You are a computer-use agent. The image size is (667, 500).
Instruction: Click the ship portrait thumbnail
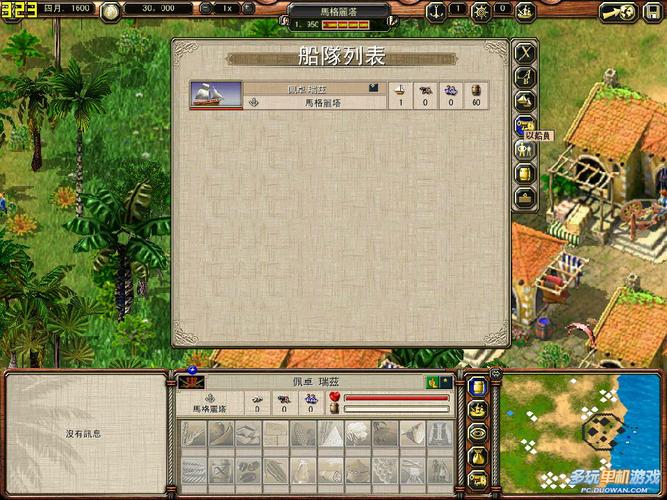click(x=215, y=95)
